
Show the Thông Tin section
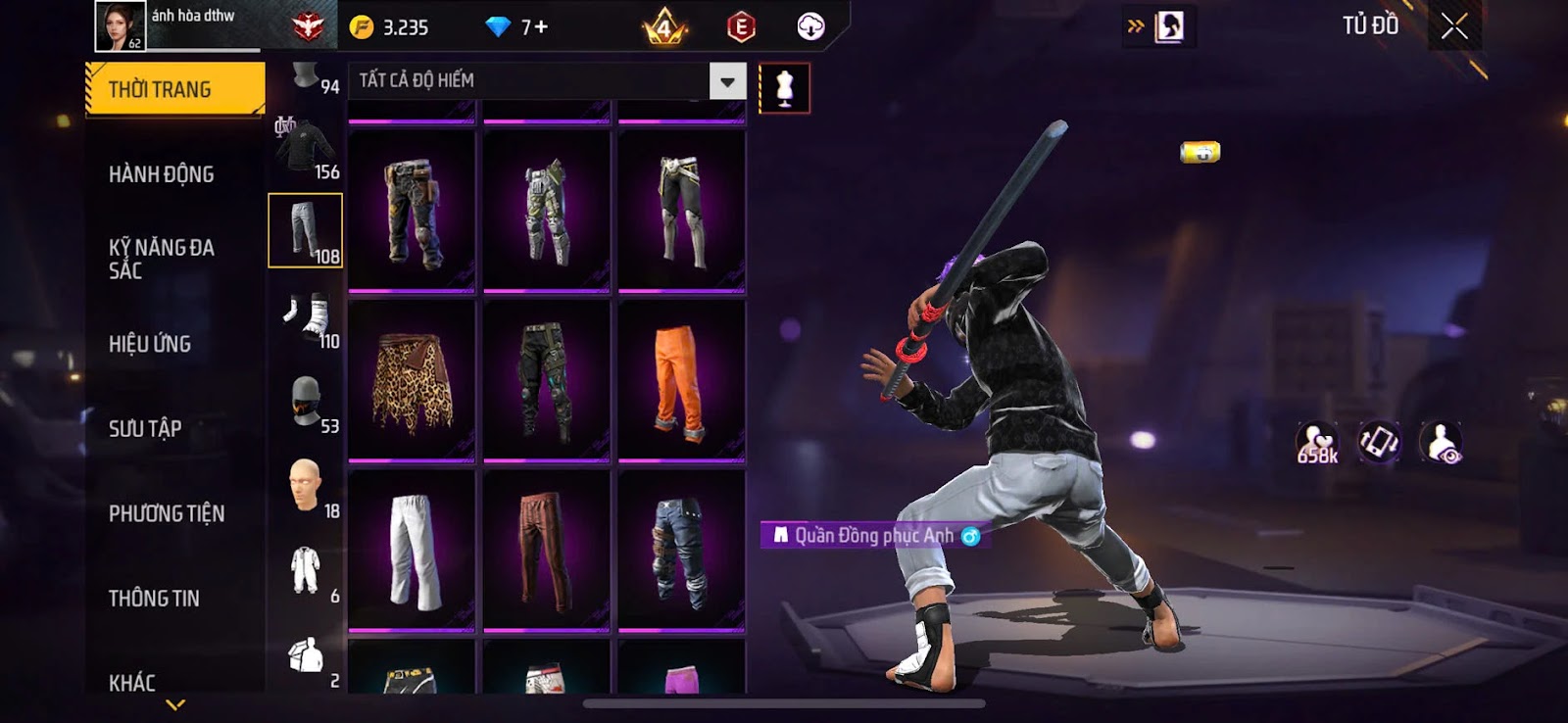[x=154, y=599]
